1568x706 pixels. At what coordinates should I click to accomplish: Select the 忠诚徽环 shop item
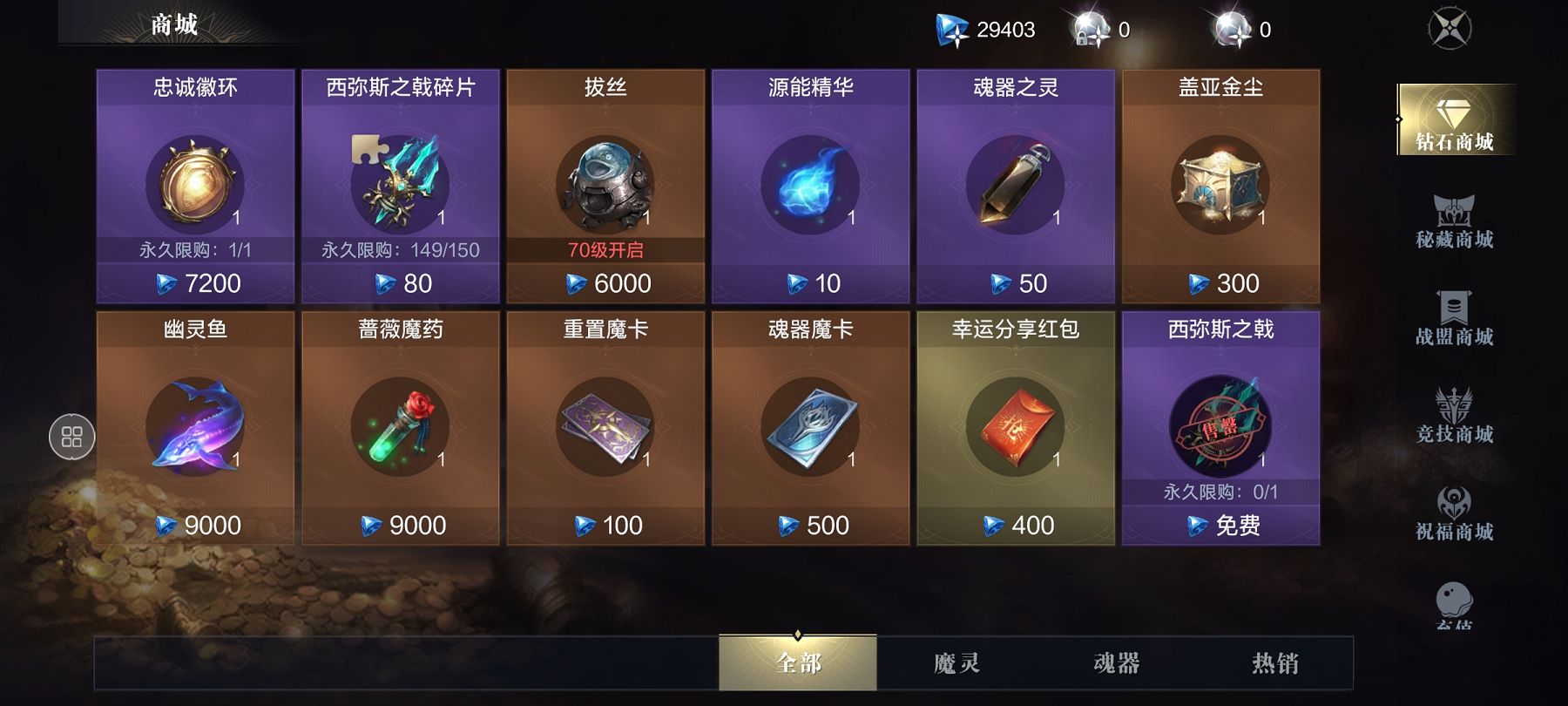pos(195,187)
